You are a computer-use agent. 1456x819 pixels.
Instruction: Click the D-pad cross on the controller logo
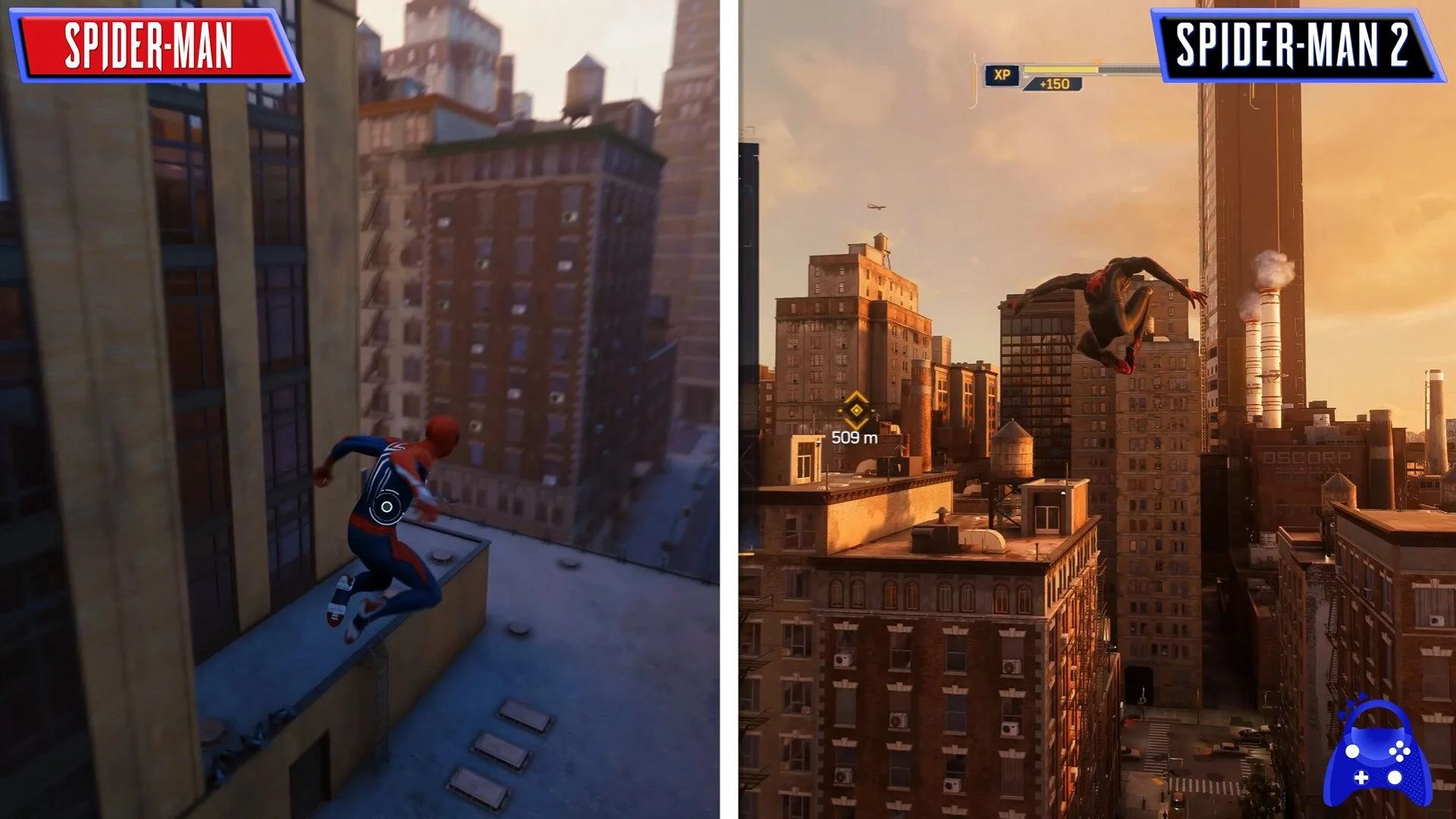point(1362,777)
